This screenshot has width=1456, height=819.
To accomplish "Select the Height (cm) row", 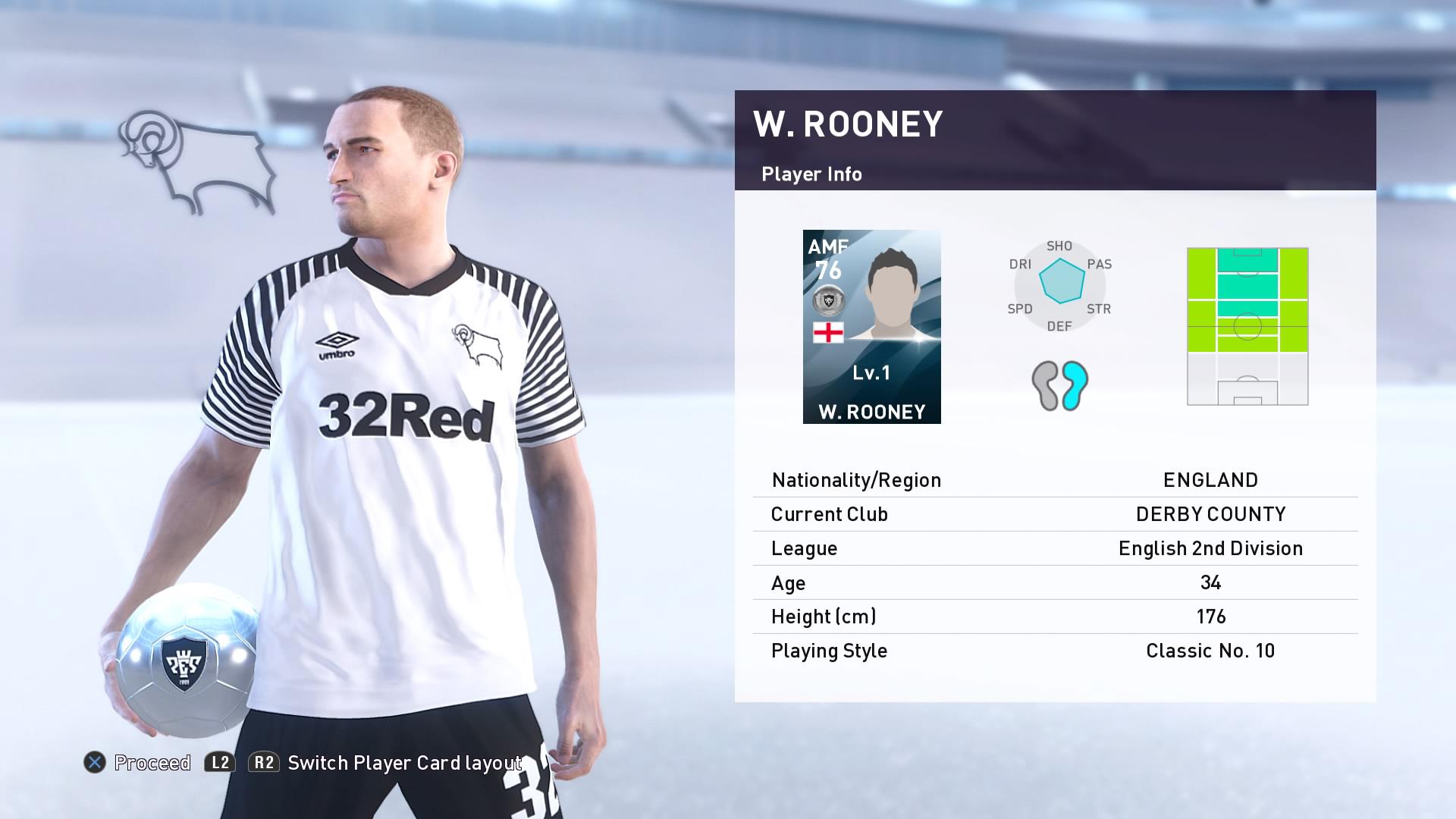I will (x=1055, y=617).
